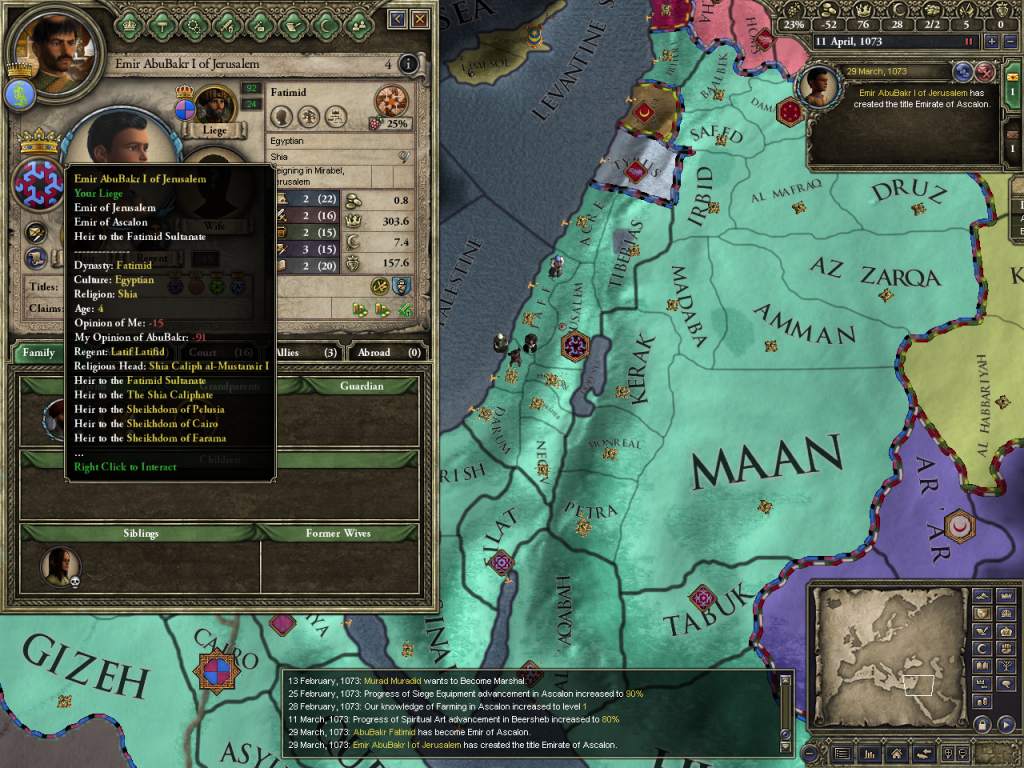
Task: Click the home button below the minimap
Action: pyautogui.click(x=897, y=753)
